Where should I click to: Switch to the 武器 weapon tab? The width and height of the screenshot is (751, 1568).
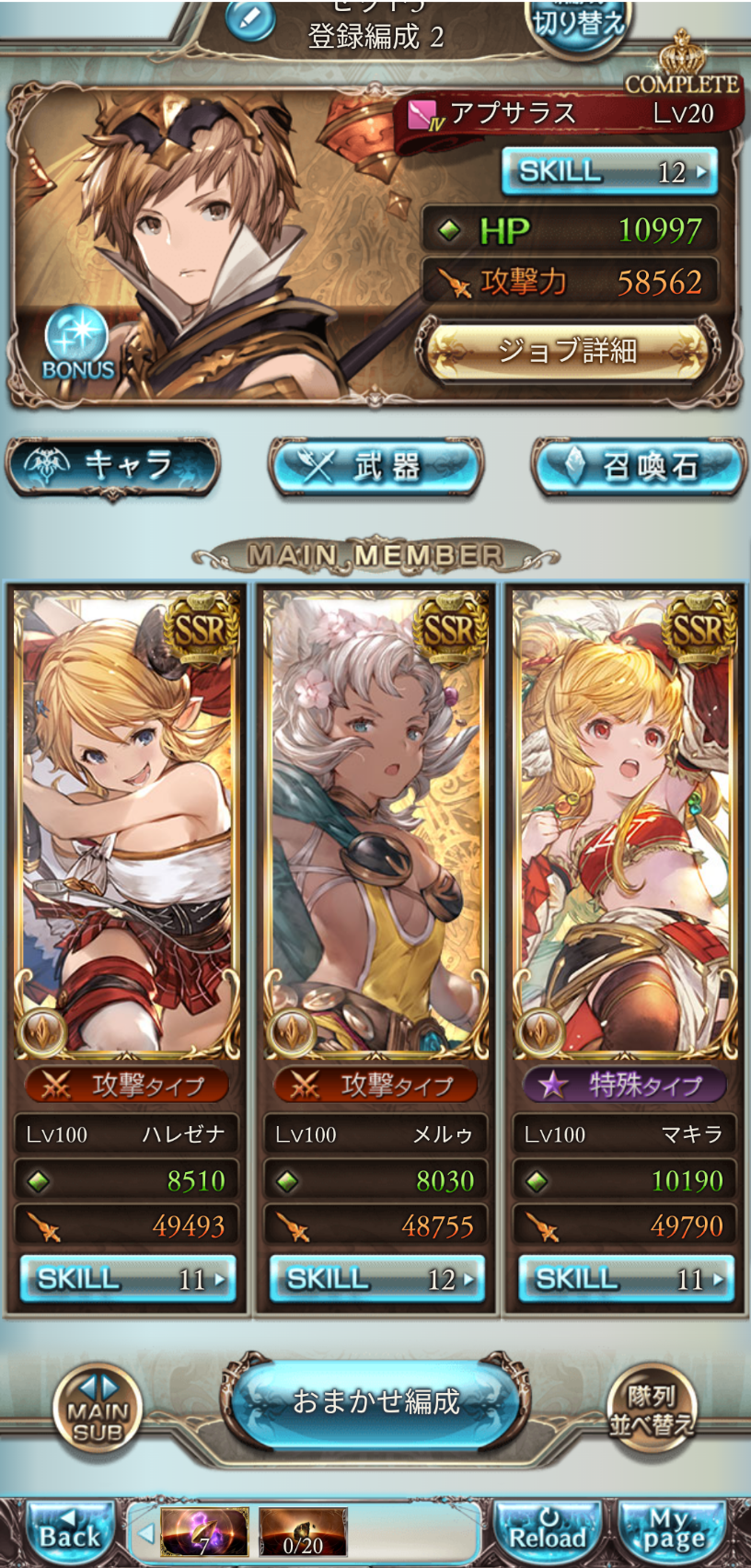coord(375,466)
